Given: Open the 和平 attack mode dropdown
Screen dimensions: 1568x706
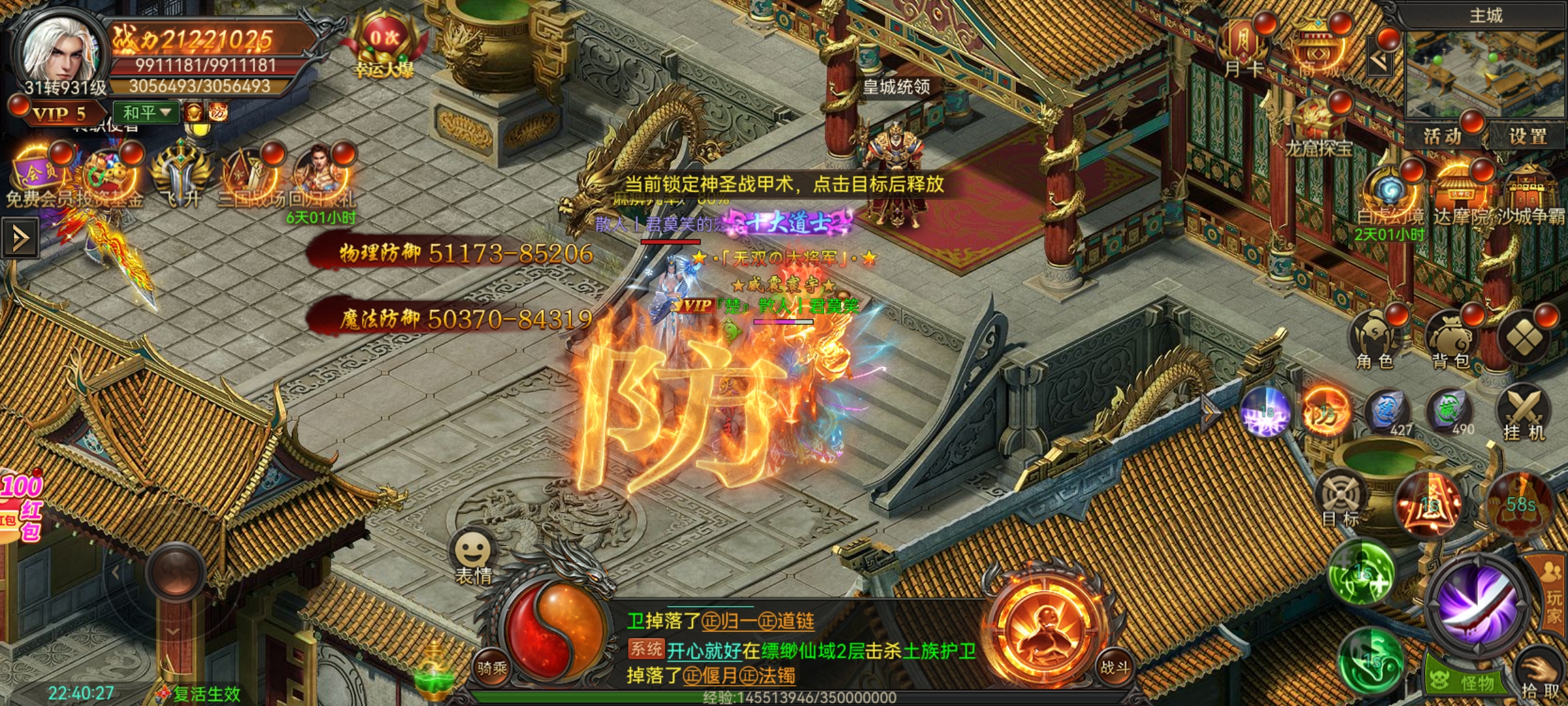Looking at the screenshot, I should 146,112.
